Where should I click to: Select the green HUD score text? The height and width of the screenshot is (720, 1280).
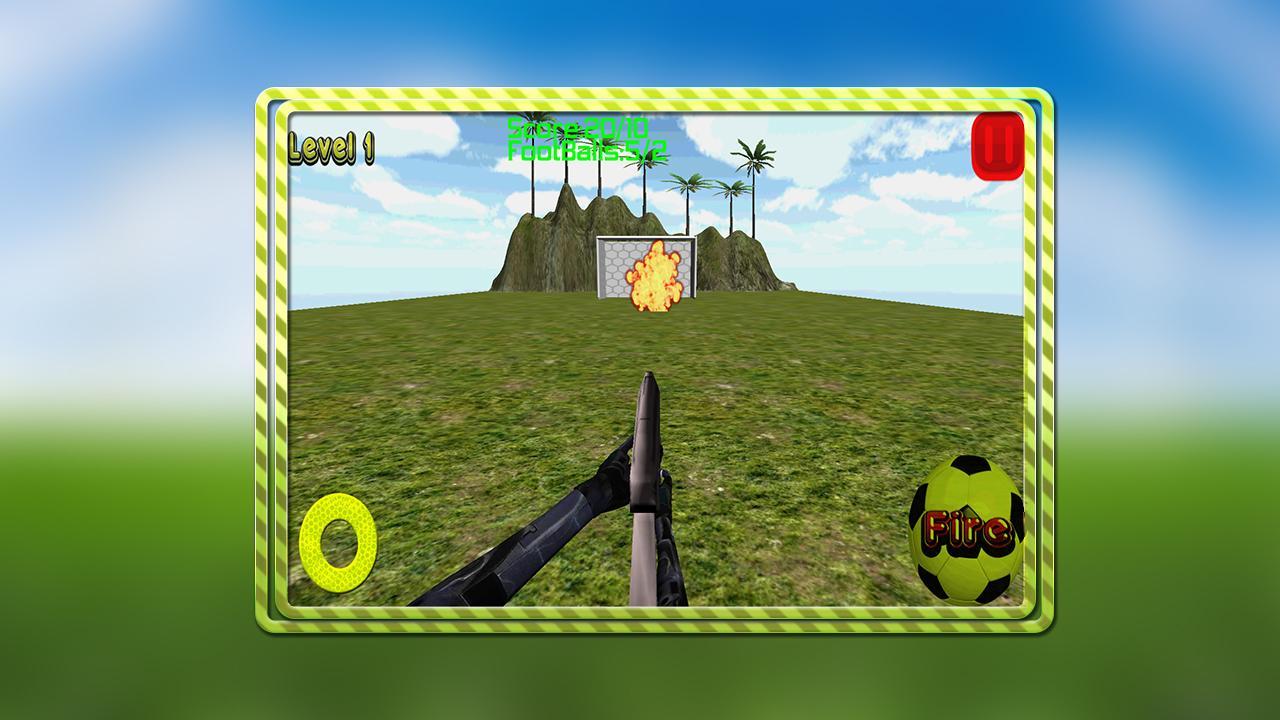point(578,129)
